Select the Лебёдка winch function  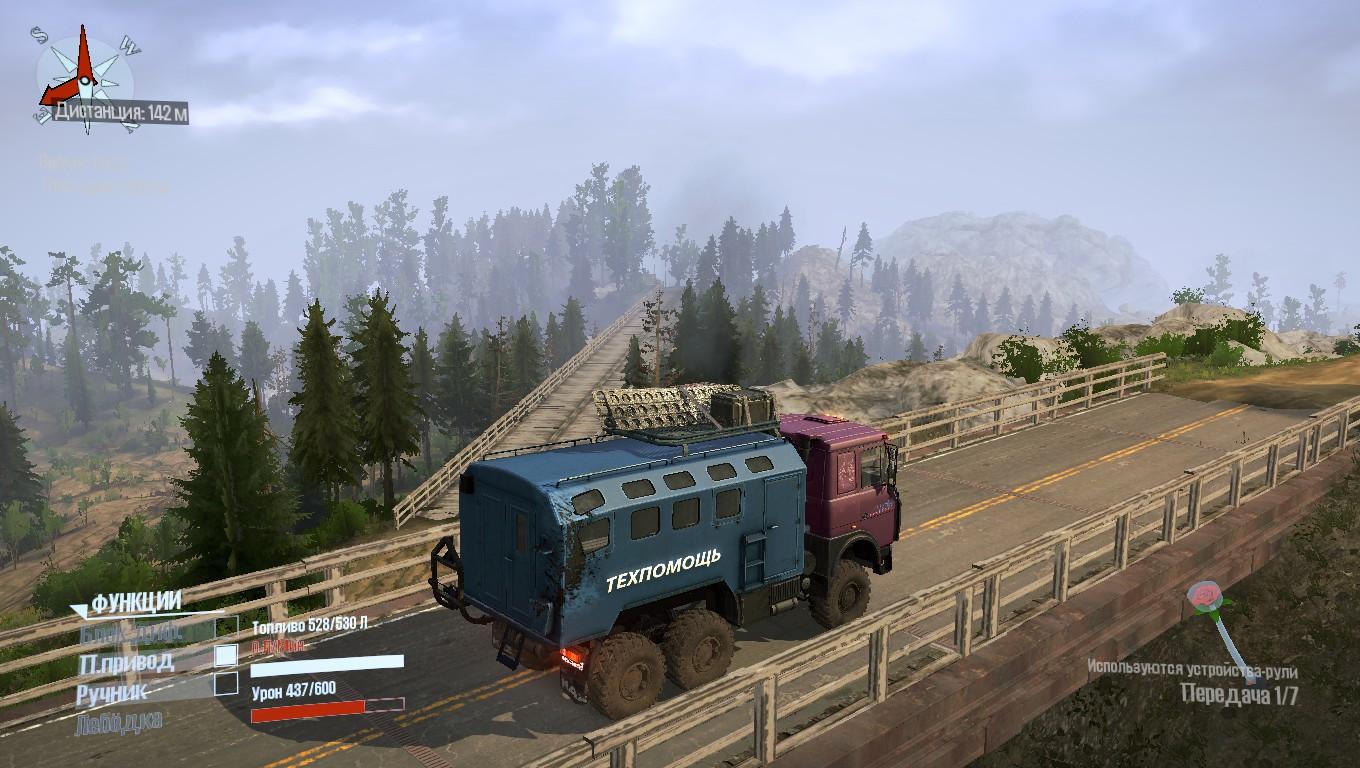click(x=119, y=720)
